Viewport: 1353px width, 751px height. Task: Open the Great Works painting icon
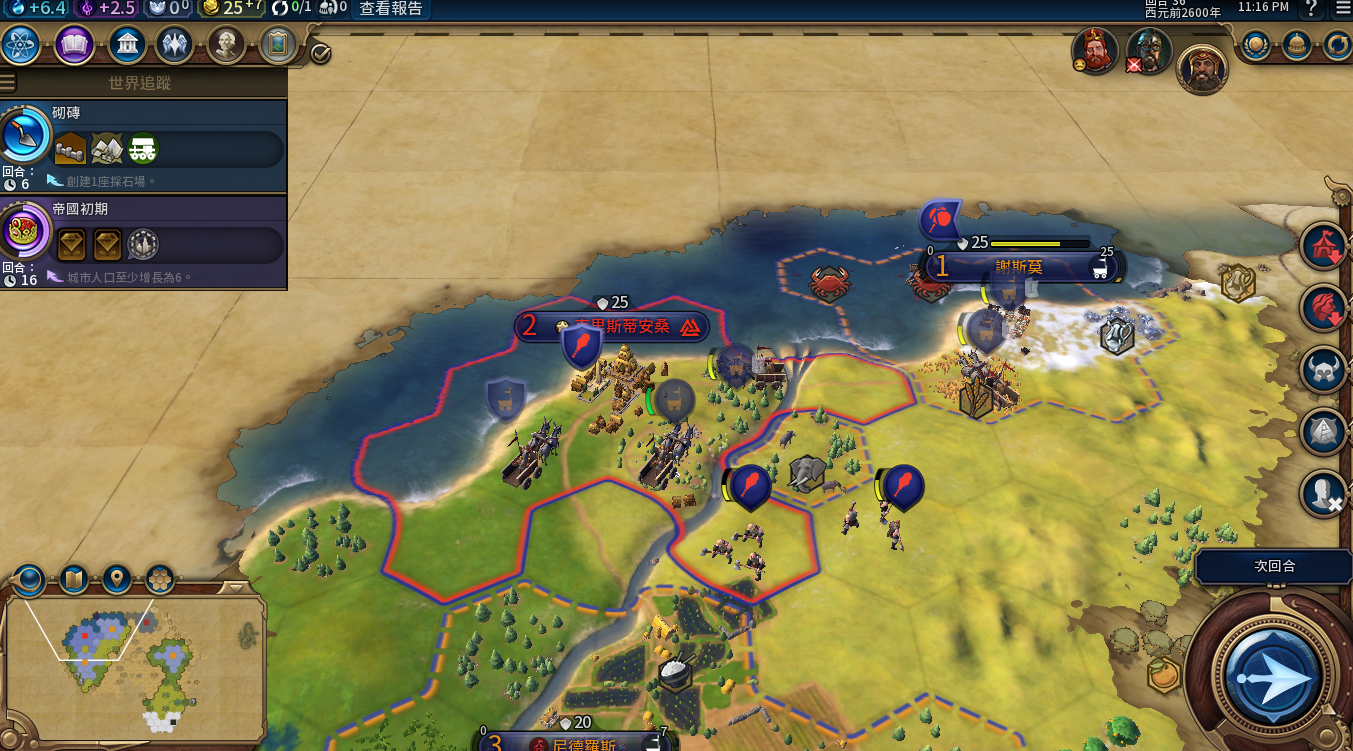[x=278, y=45]
